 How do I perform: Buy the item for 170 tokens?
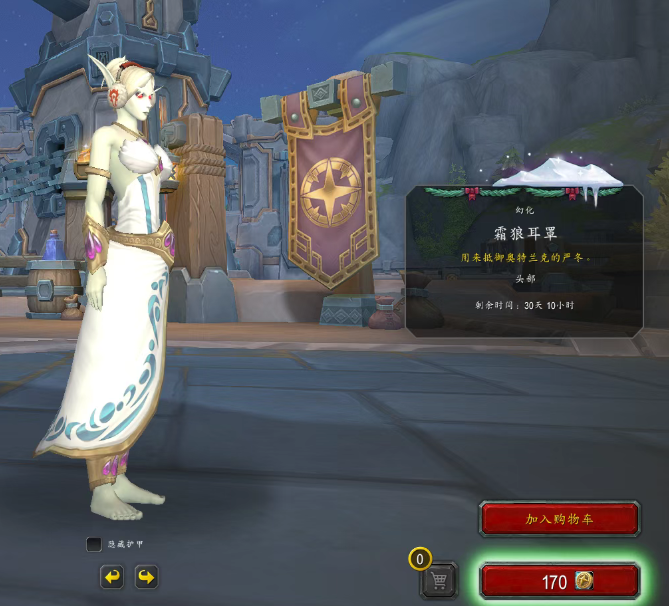click(x=559, y=582)
